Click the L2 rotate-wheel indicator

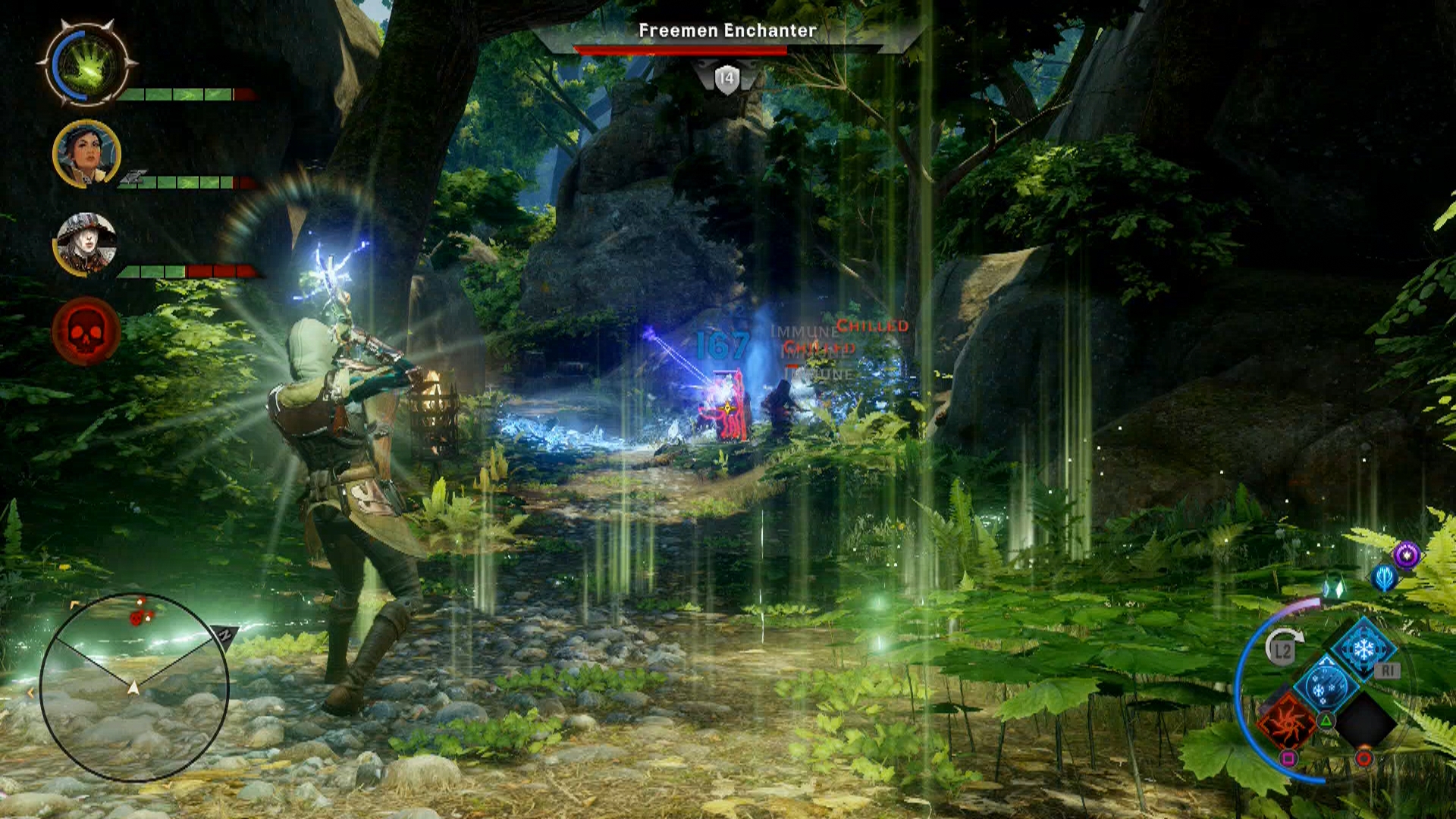pos(1282,648)
